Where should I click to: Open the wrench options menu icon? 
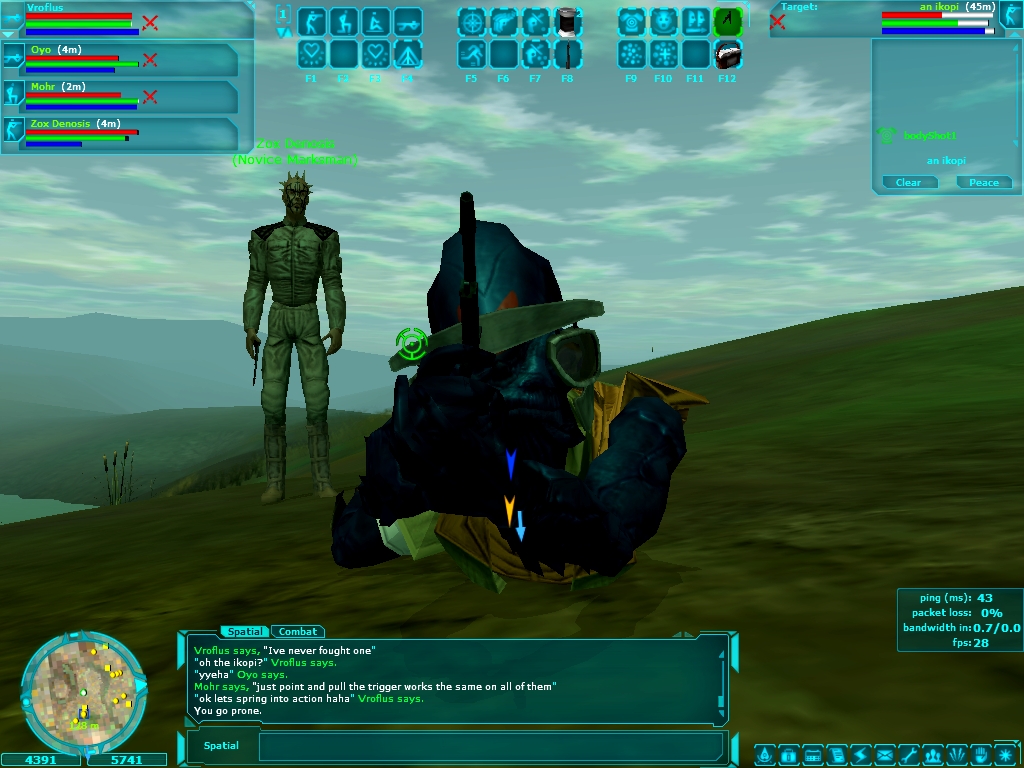pos(908,754)
